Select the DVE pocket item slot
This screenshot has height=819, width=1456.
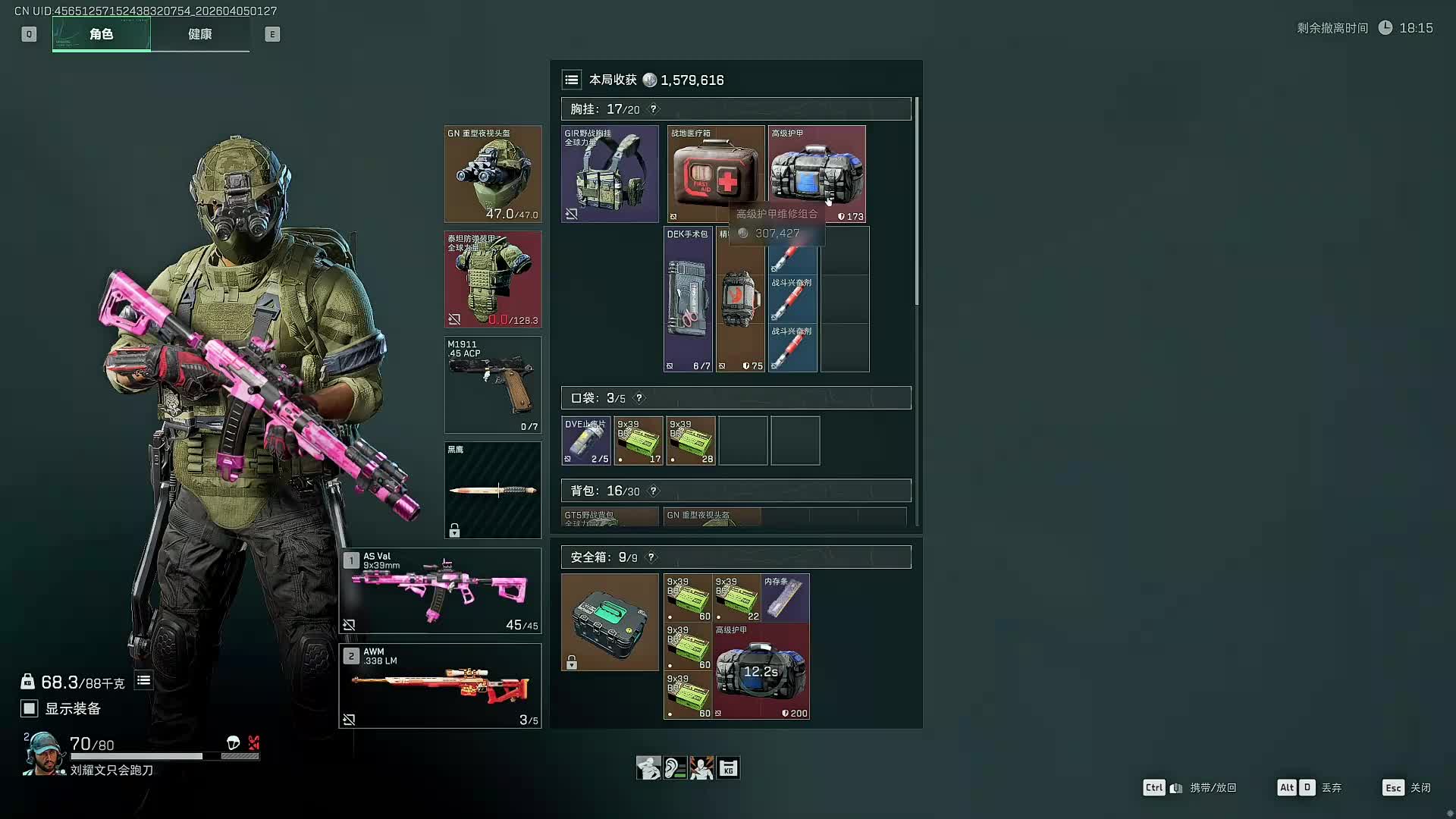[x=586, y=441]
